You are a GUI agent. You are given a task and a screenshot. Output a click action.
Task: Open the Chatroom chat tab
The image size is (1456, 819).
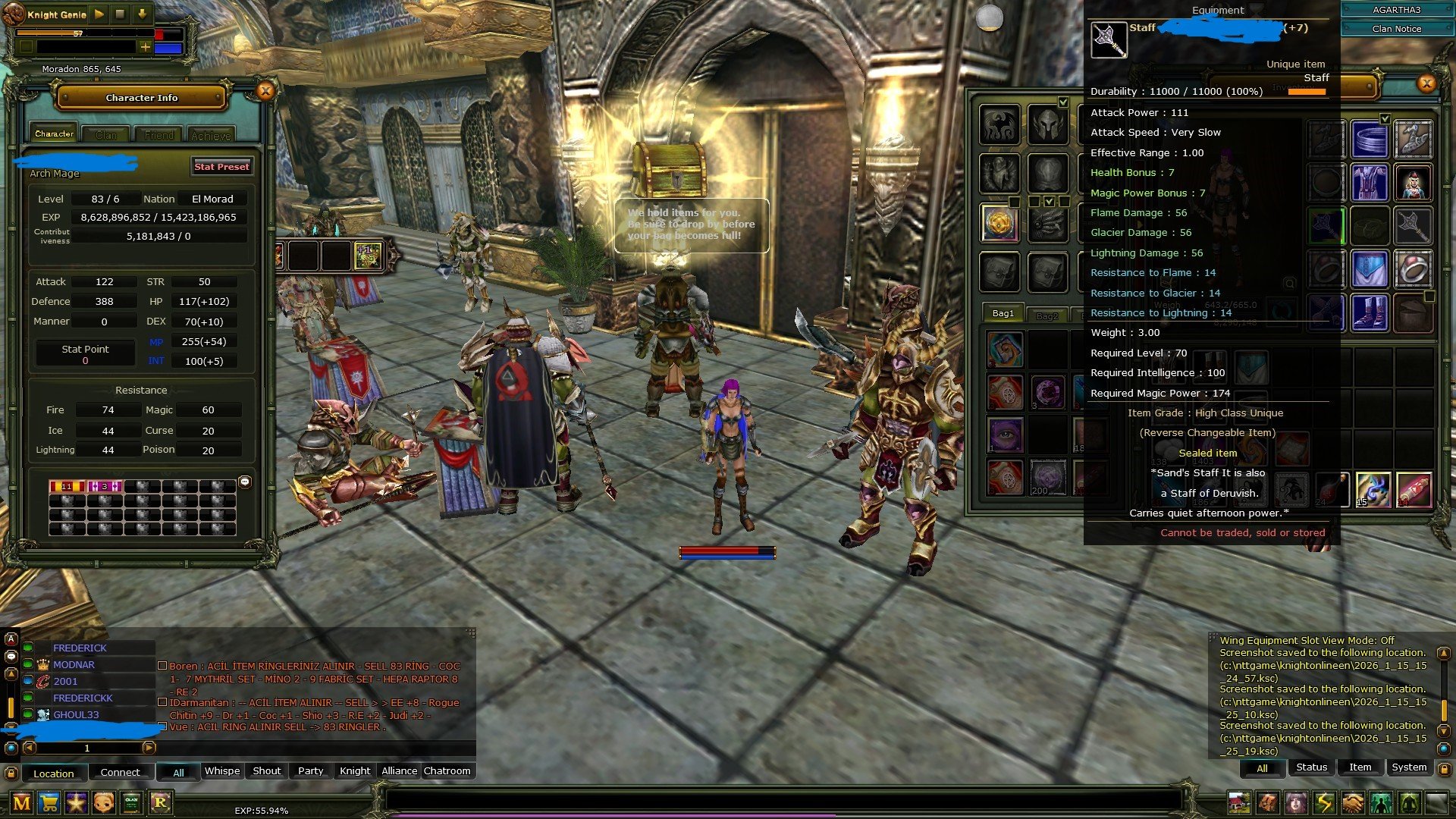(x=447, y=770)
